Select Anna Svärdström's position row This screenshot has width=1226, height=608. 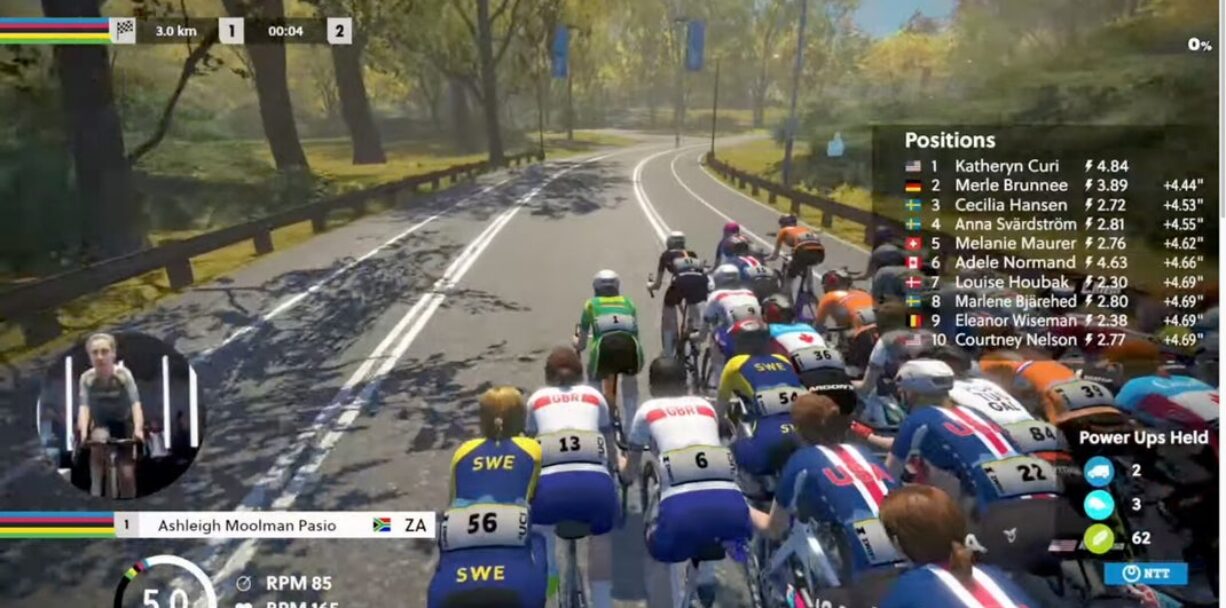(x=1015, y=224)
